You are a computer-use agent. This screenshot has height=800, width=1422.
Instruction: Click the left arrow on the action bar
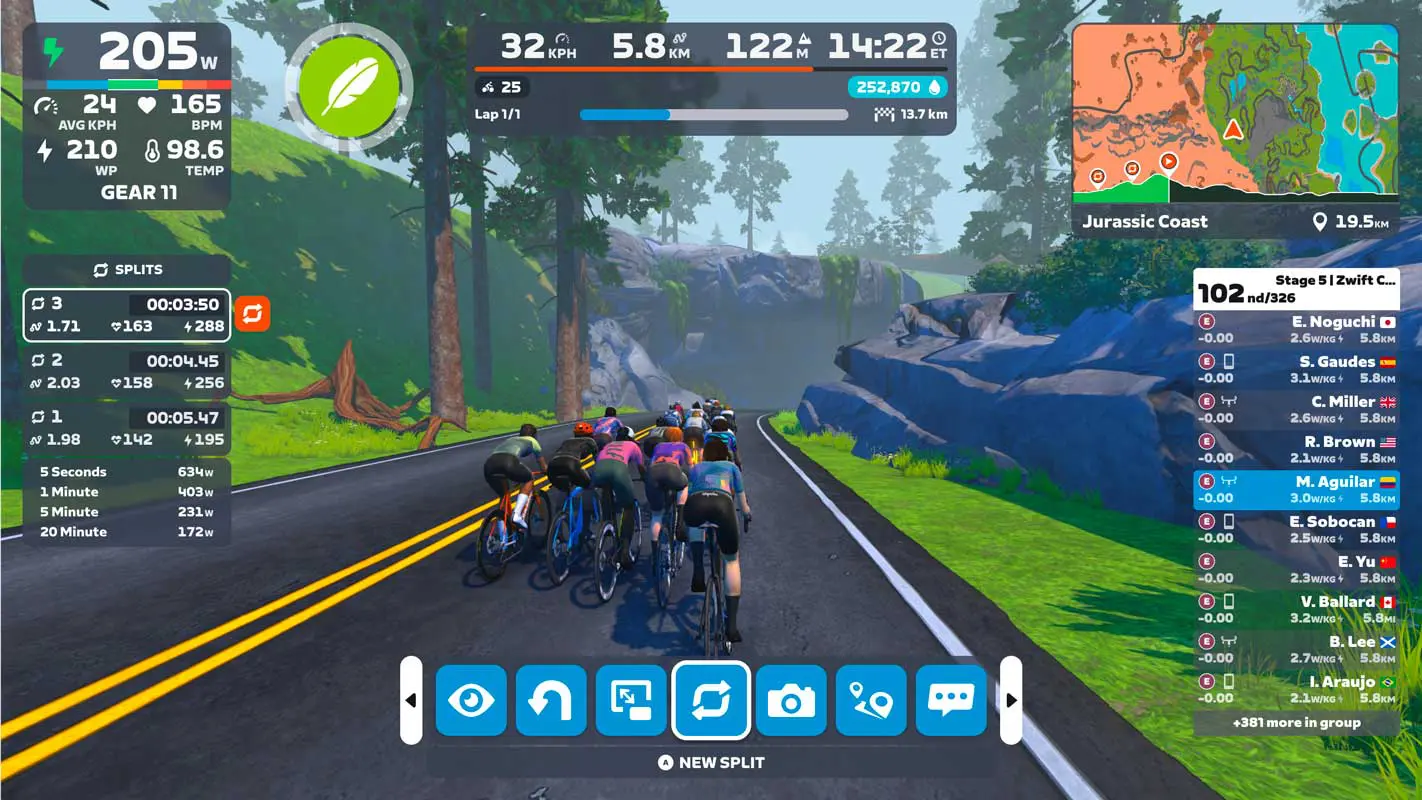411,700
